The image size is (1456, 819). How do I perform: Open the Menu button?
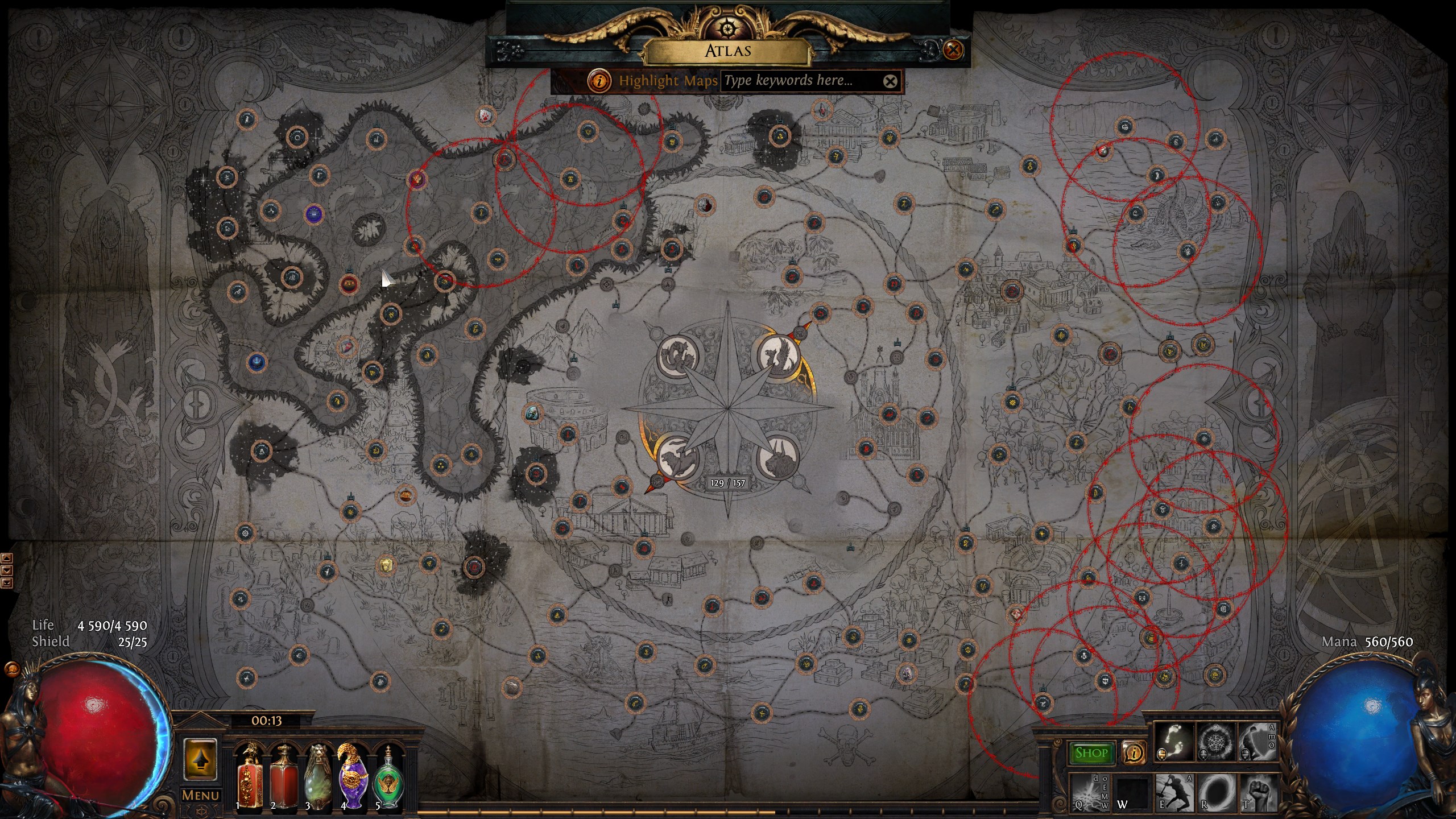point(200,795)
